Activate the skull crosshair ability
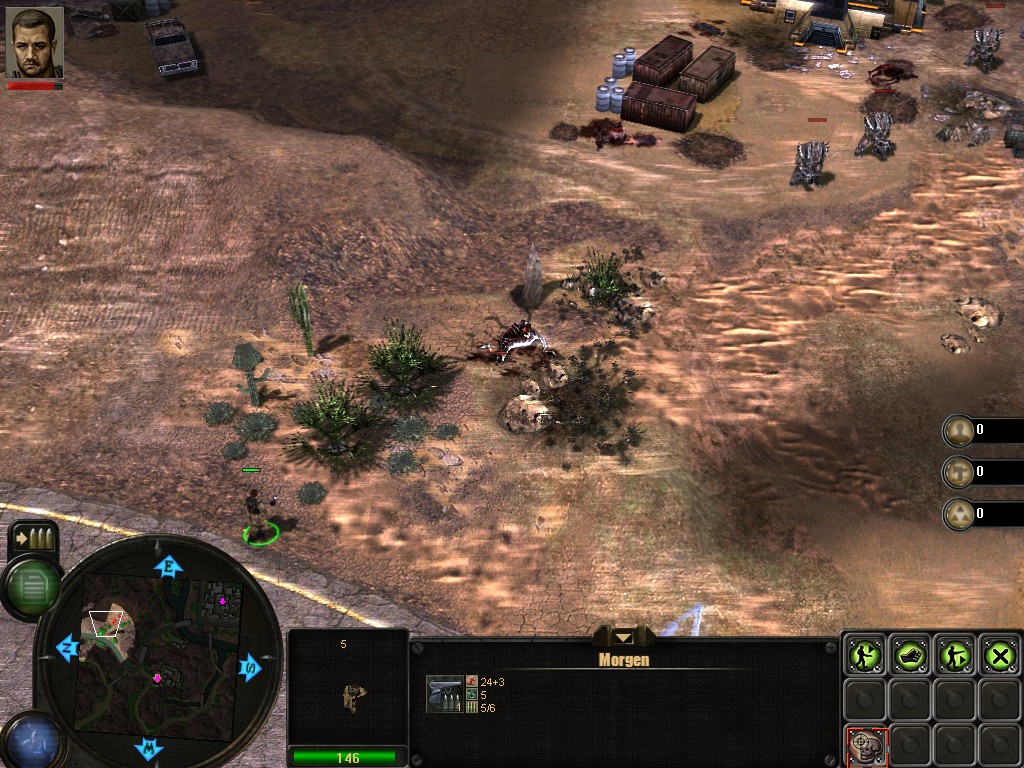The height and width of the screenshot is (768, 1024). 863,743
